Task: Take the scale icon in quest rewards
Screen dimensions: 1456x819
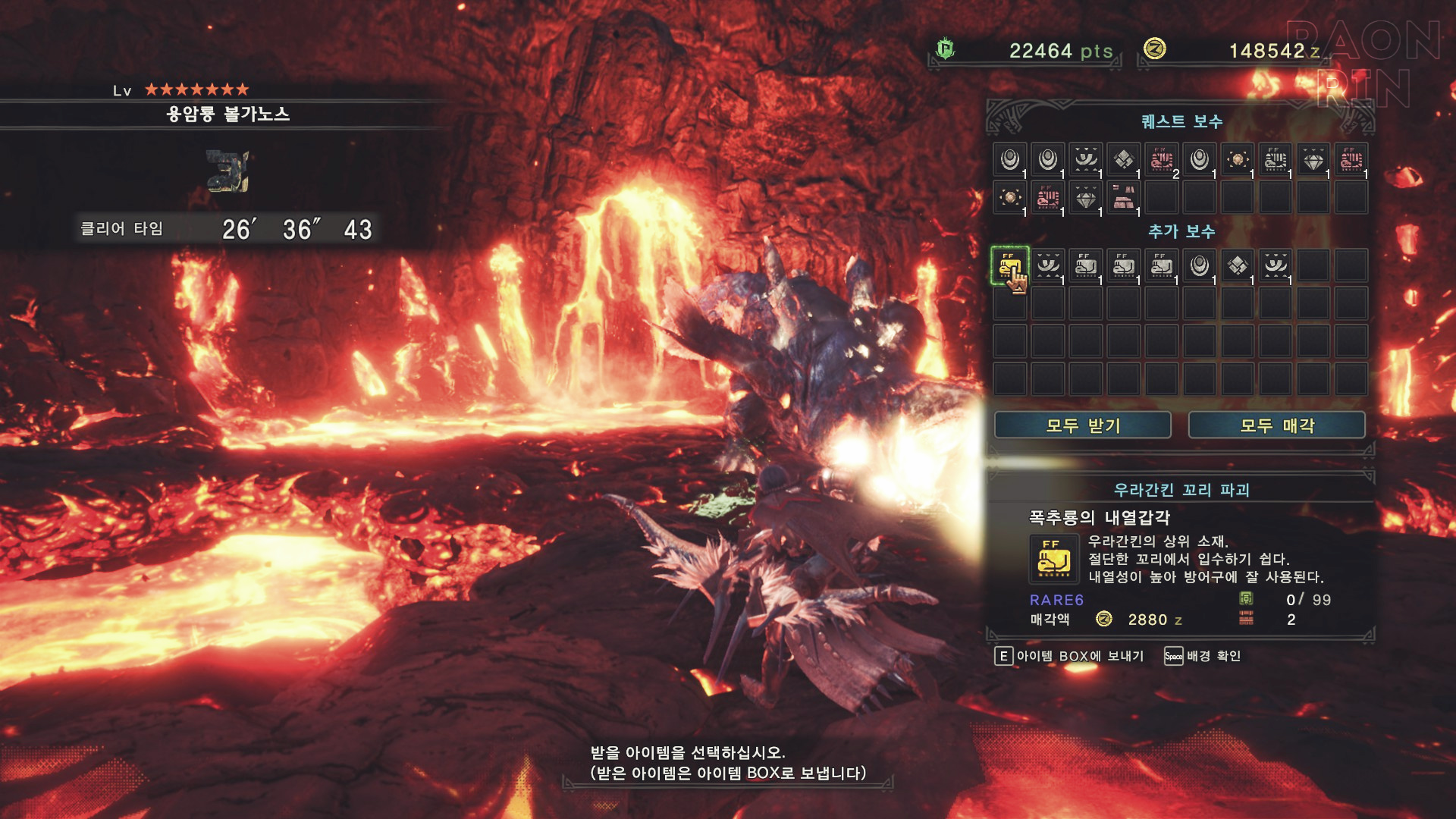Action: click(x=1123, y=160)
